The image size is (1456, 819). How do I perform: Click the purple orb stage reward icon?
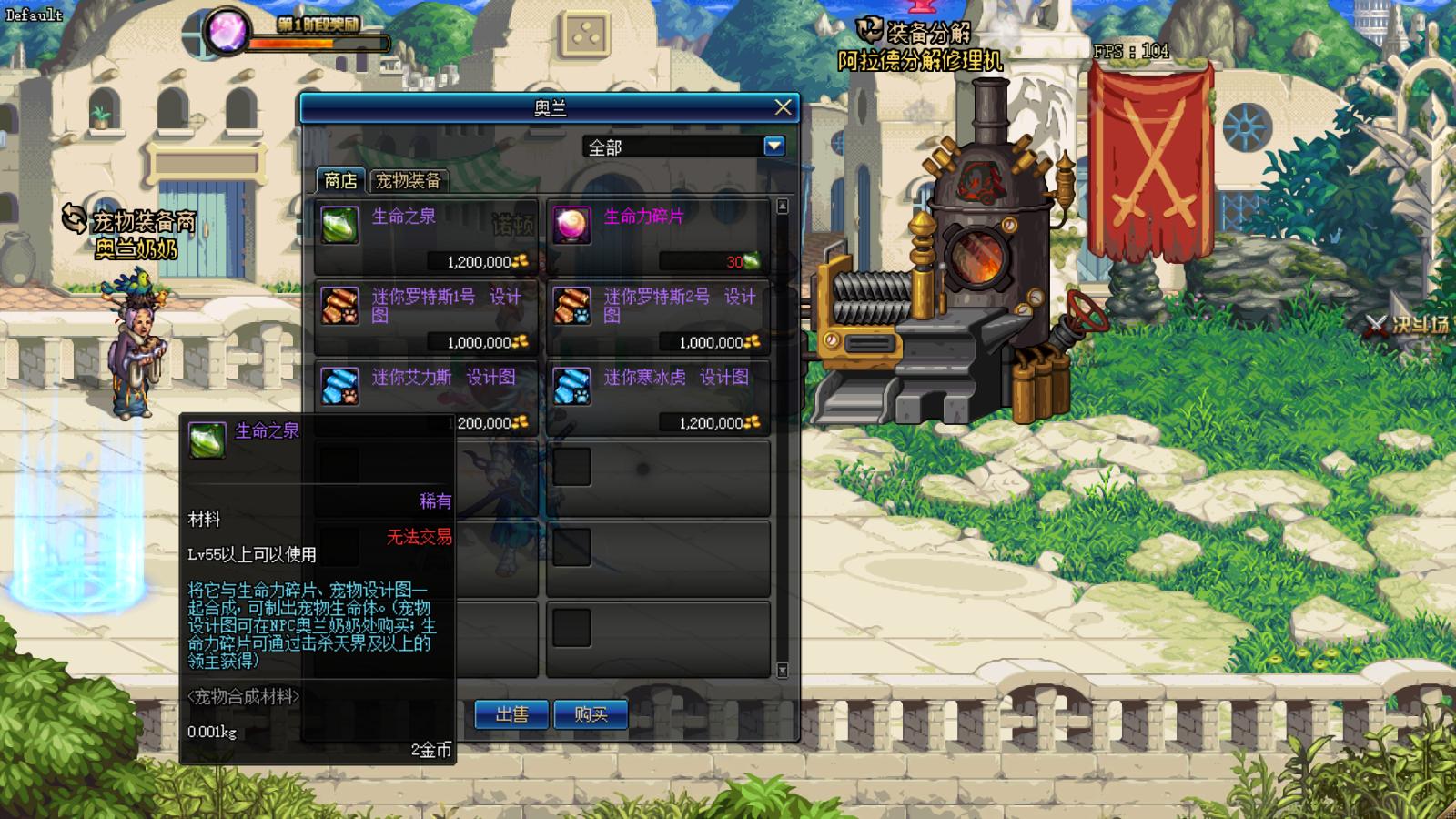(x=224, y=30)
